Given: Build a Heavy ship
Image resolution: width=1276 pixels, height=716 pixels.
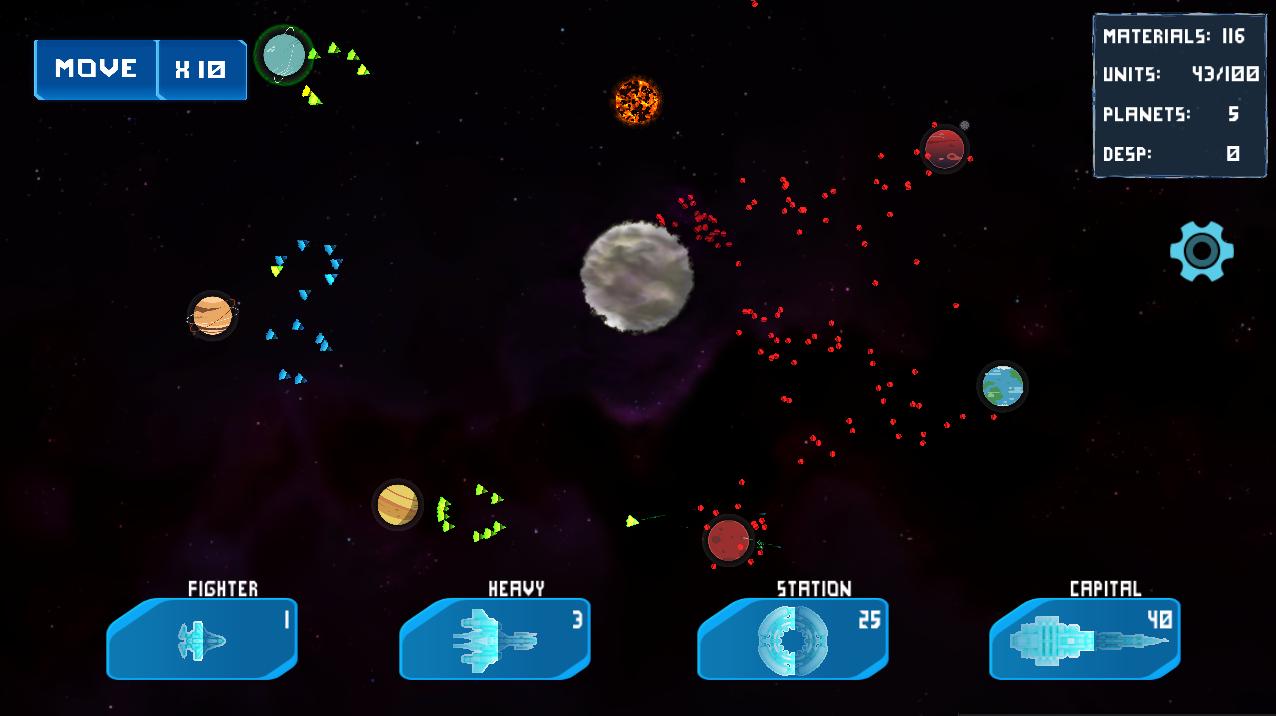Looking at the screenshot, I should click(x=495, y=638).
